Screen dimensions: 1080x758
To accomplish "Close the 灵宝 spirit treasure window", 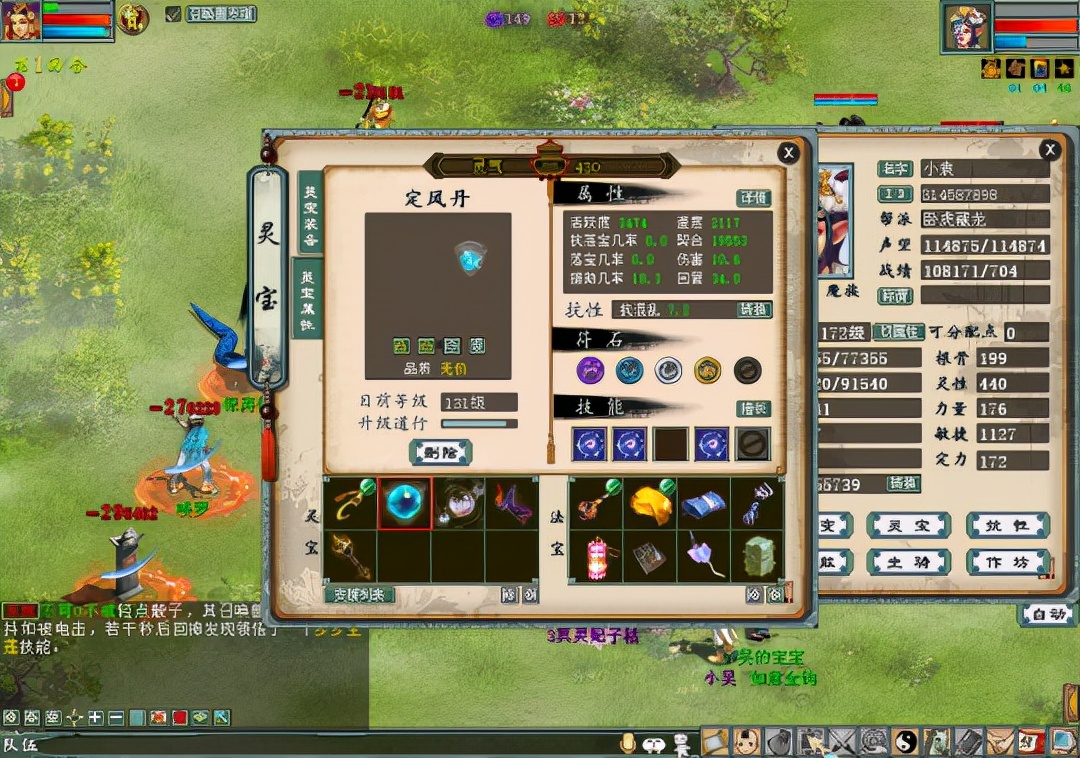I will click(x=789, y=152).
